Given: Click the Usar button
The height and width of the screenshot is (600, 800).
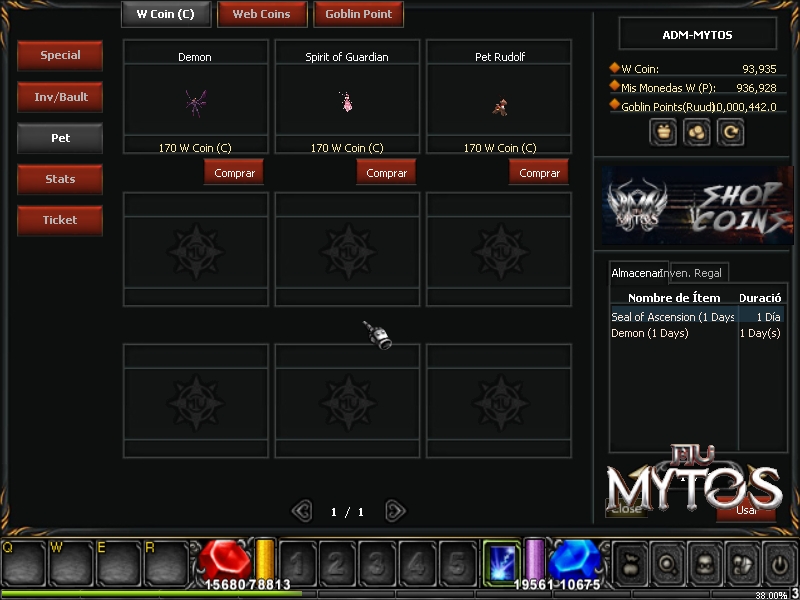Looking at the screenshot, I should click(746, 510).
